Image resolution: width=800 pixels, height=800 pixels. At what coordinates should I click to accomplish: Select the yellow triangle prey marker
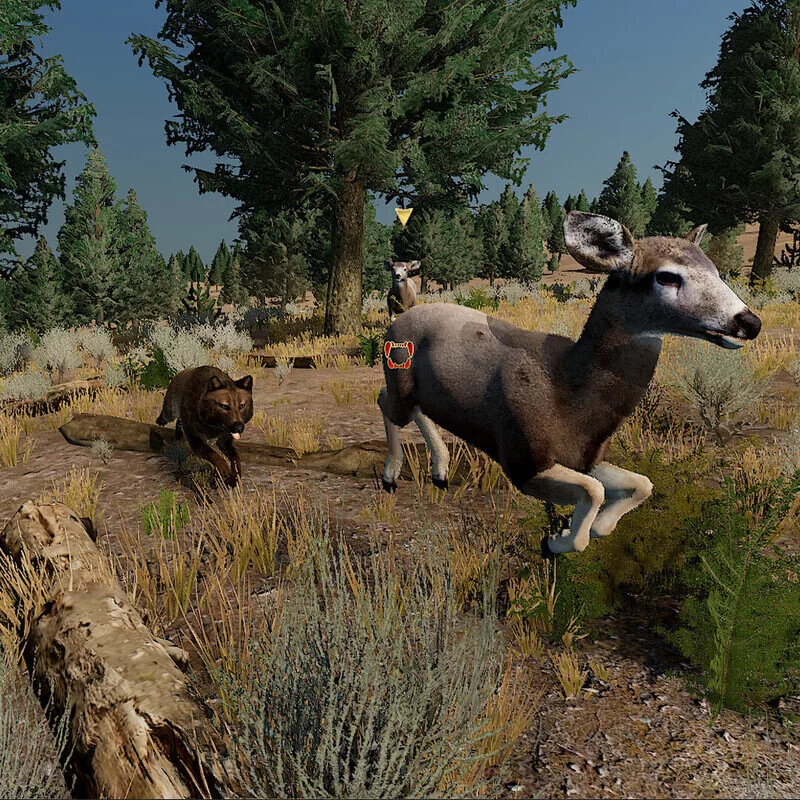[403, 215]
